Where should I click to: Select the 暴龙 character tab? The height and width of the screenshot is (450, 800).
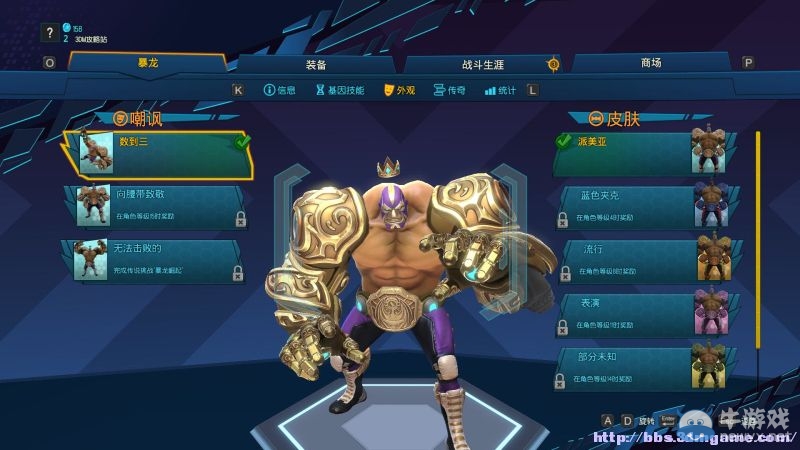148,63
